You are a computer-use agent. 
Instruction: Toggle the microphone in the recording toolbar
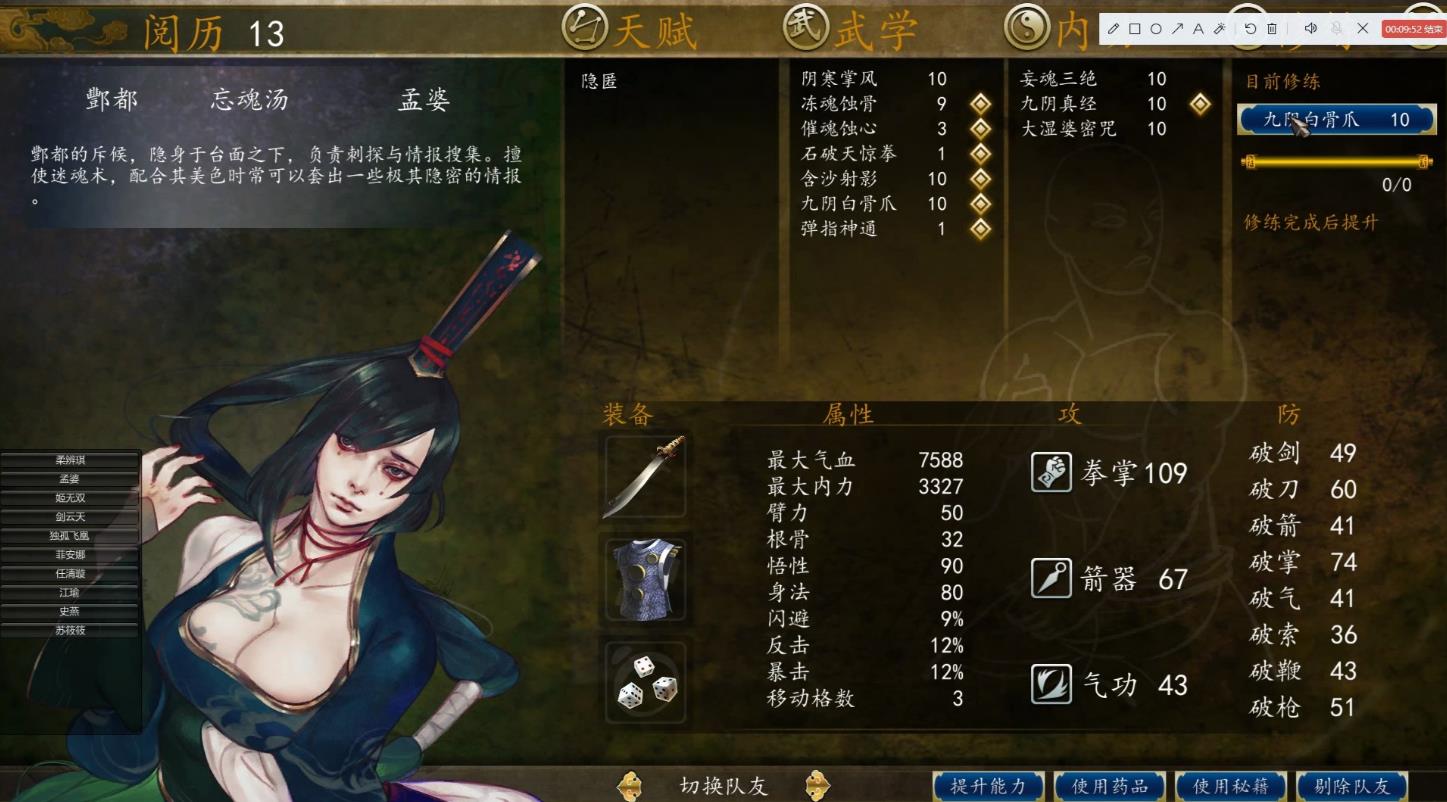1338,29
